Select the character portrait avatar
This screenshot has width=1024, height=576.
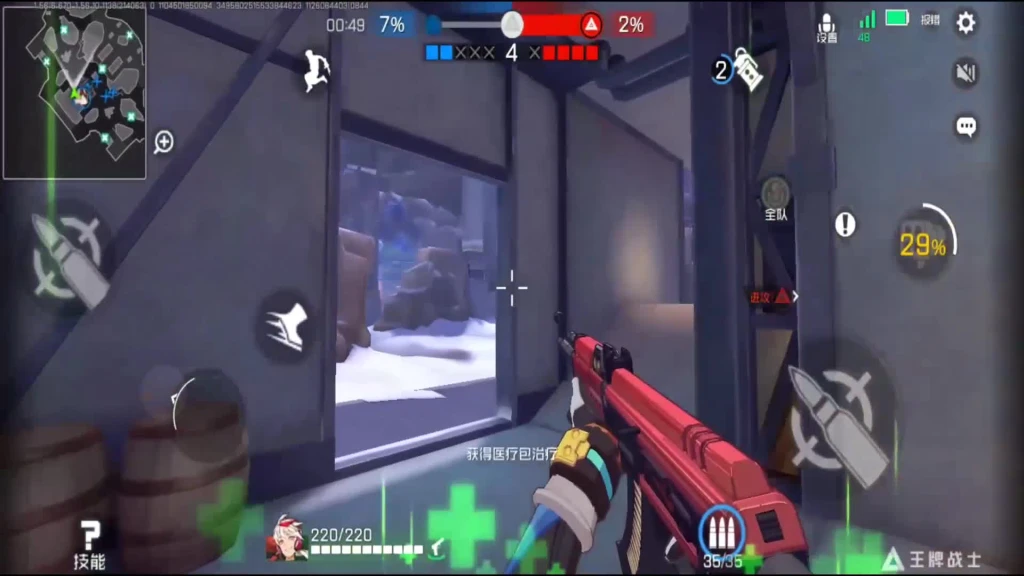[x=286, y=540]
